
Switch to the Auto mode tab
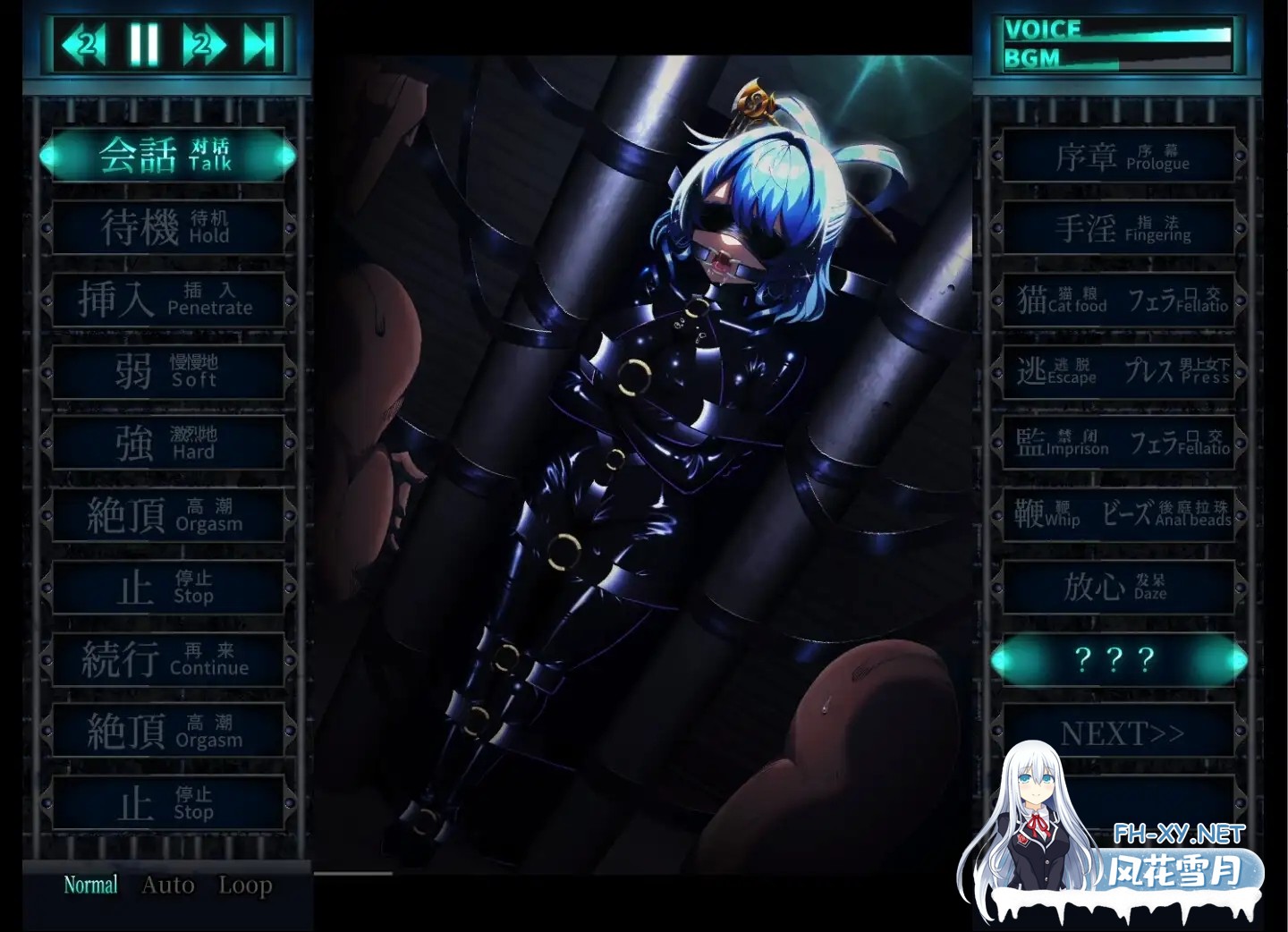[167, 885]
